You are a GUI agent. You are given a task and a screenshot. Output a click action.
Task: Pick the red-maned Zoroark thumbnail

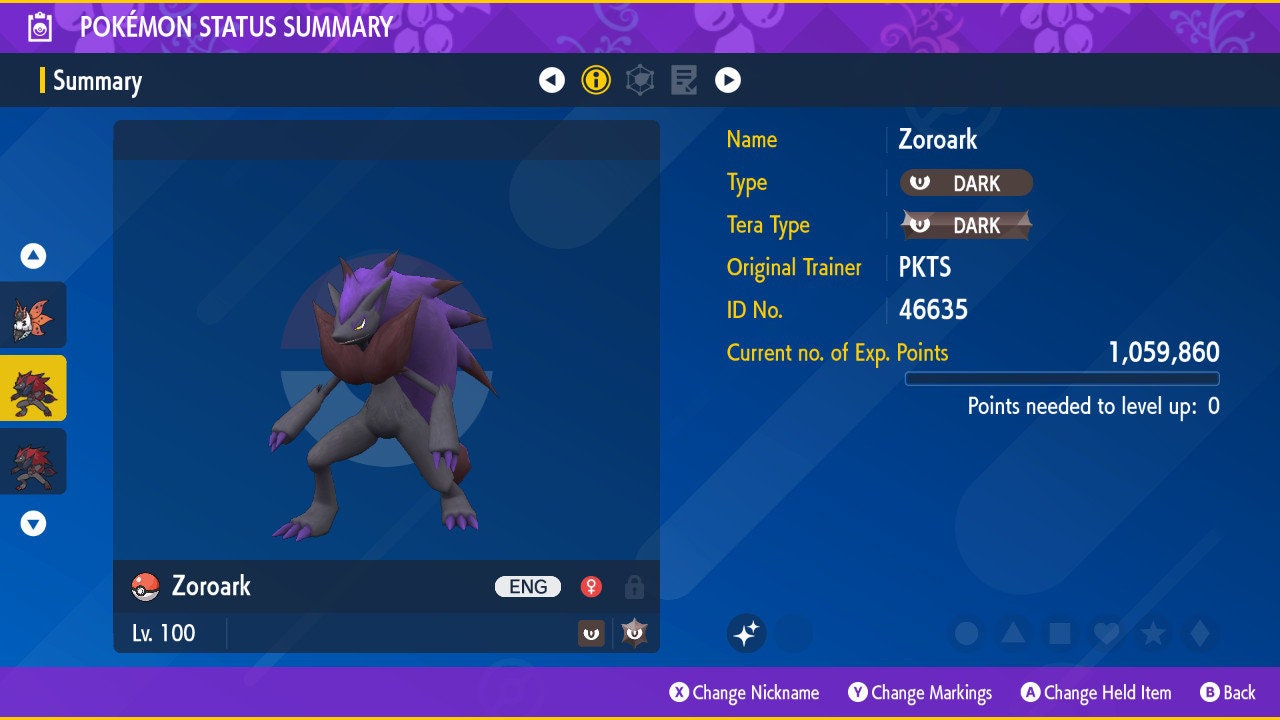point(33,461)
